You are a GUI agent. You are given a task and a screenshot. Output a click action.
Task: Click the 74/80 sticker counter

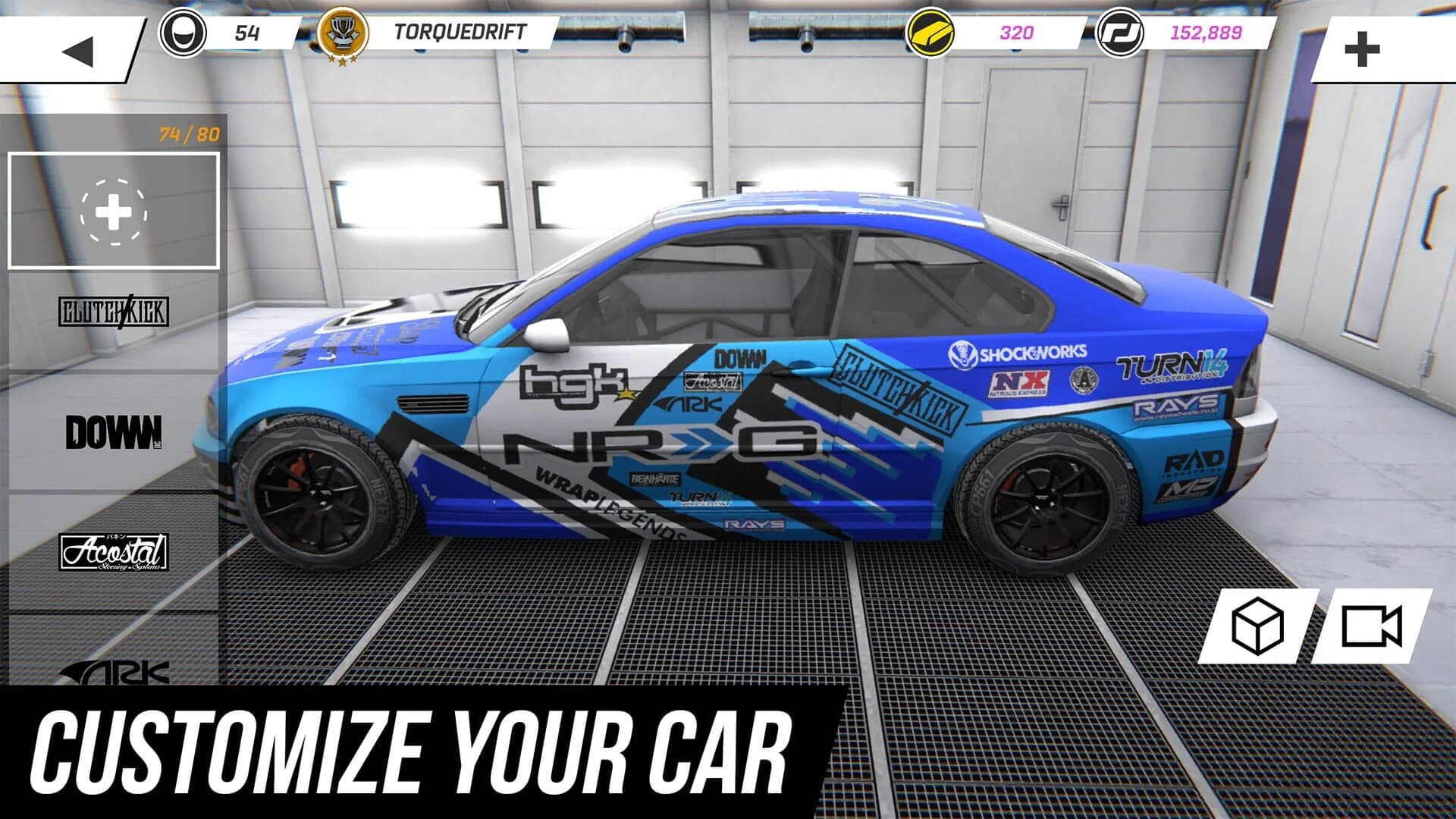click(x=187, y=136)
